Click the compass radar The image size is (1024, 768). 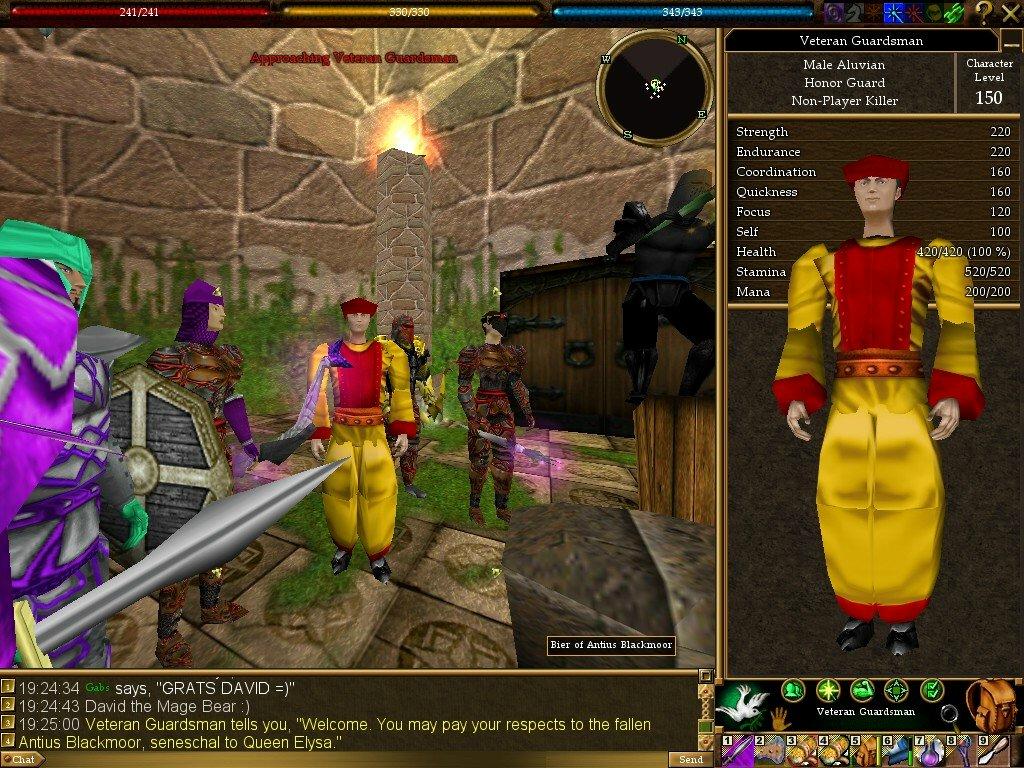pyautogui.click(x=656, y=88)
